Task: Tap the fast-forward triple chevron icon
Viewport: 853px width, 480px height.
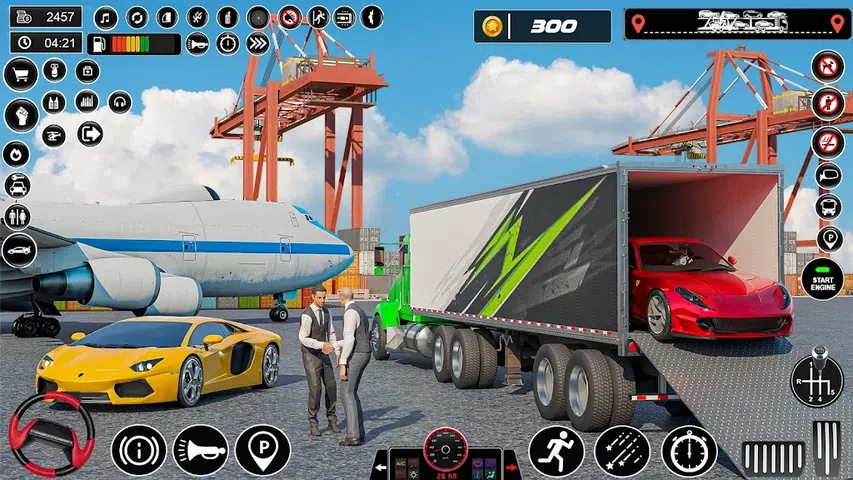Action: [x=257, y=43]
